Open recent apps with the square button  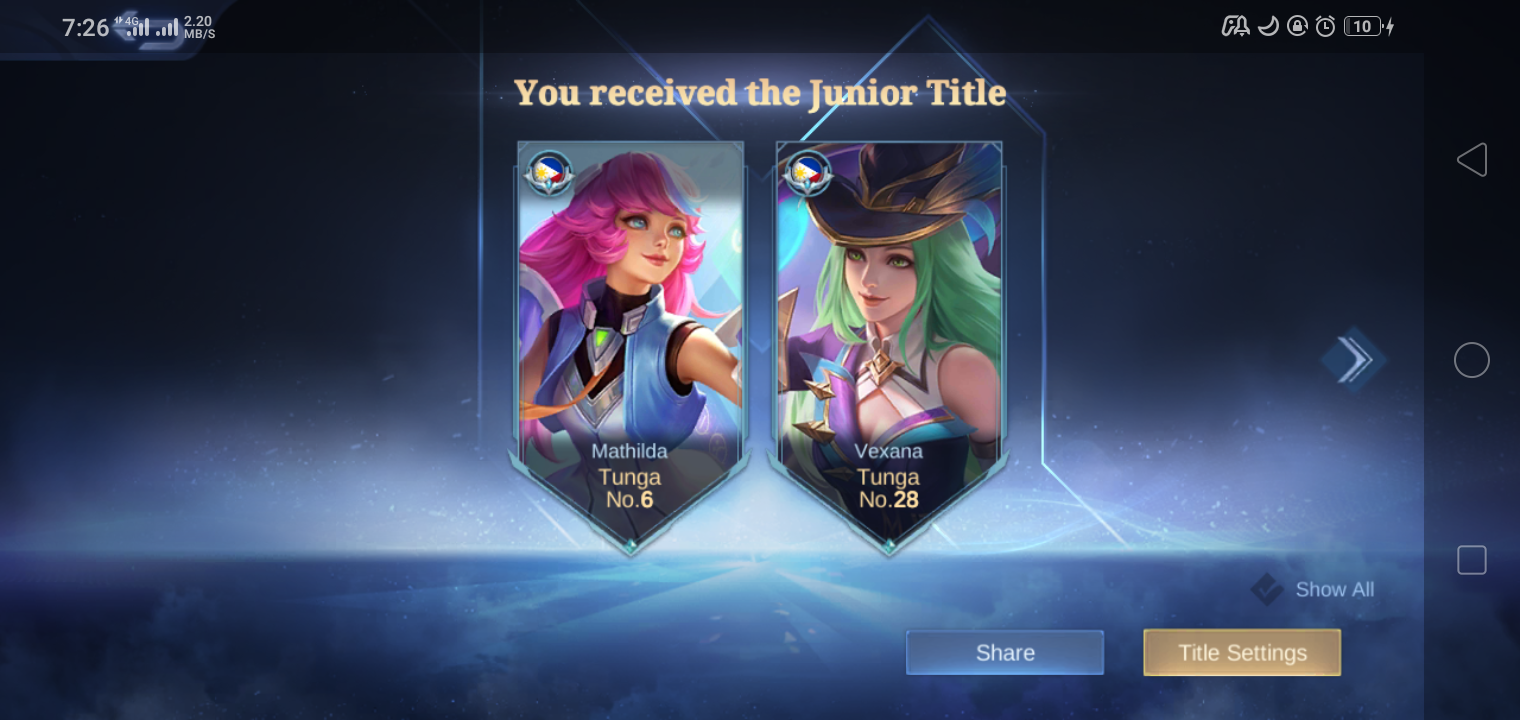(1471, 560)
